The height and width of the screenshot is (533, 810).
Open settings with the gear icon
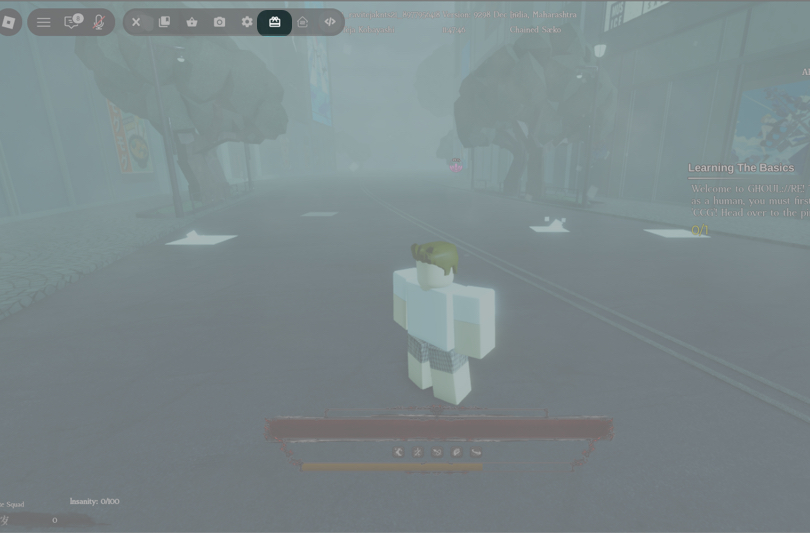click(x=247, y=22)
